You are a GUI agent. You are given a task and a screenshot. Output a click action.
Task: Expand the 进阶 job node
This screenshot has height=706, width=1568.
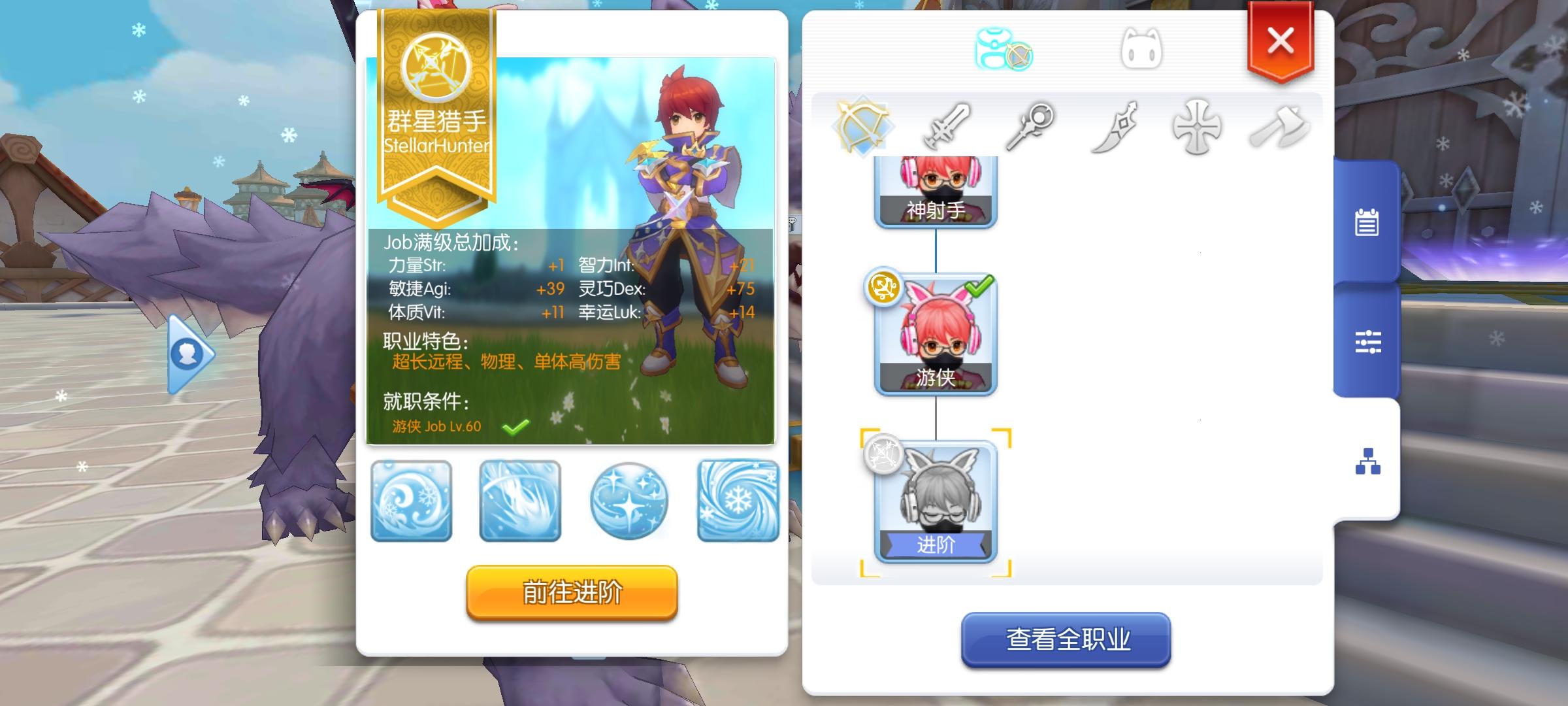(936, 499)
